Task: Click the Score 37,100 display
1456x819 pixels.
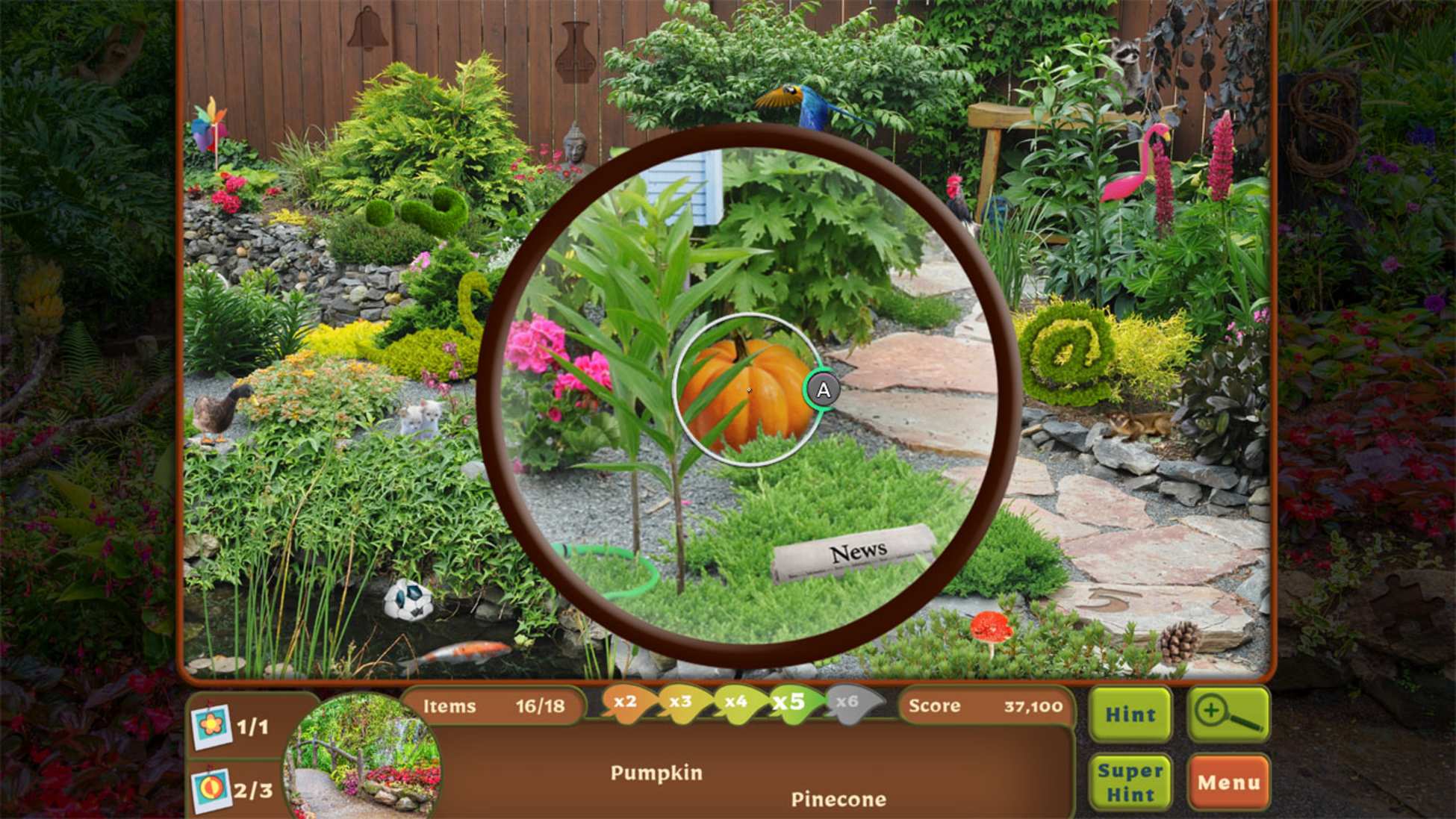Action: point(986,705)
